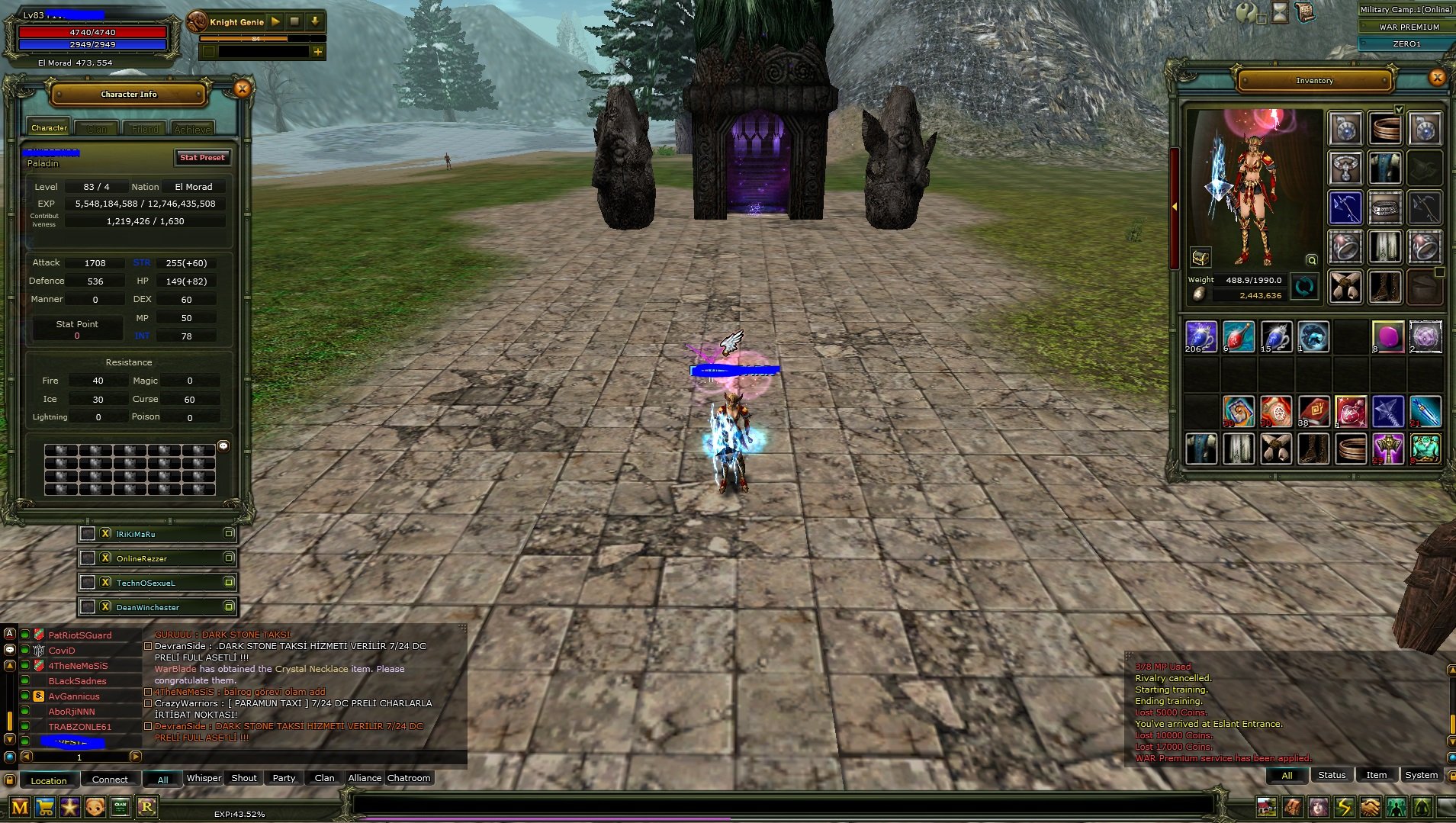Image resolution: width=1456 pixels, height=823 pixels.
Task: Select the R ranking icon in bottom toolbar
Action: point(147,805)
